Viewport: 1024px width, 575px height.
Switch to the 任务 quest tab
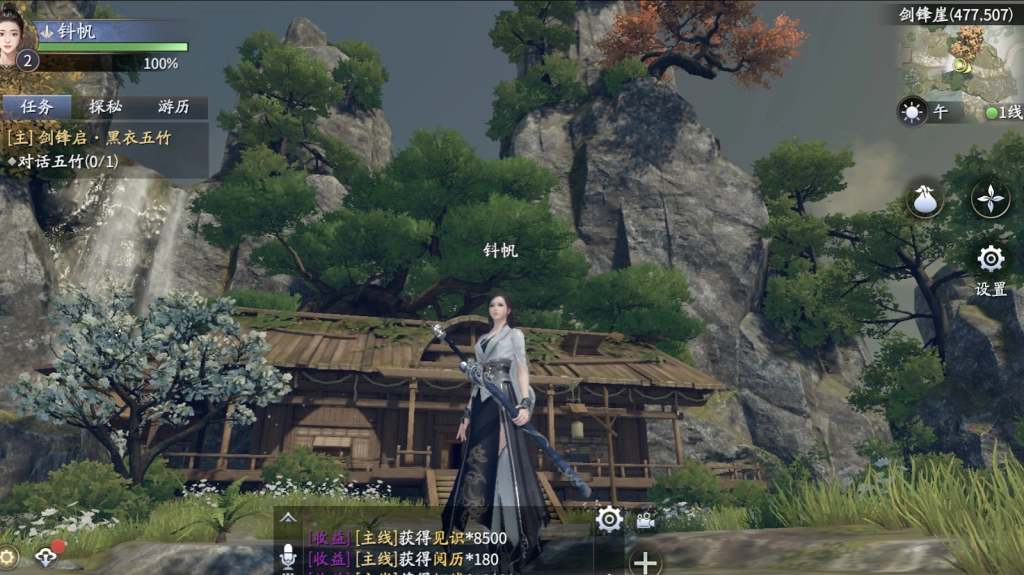click(x=37, y=107)
